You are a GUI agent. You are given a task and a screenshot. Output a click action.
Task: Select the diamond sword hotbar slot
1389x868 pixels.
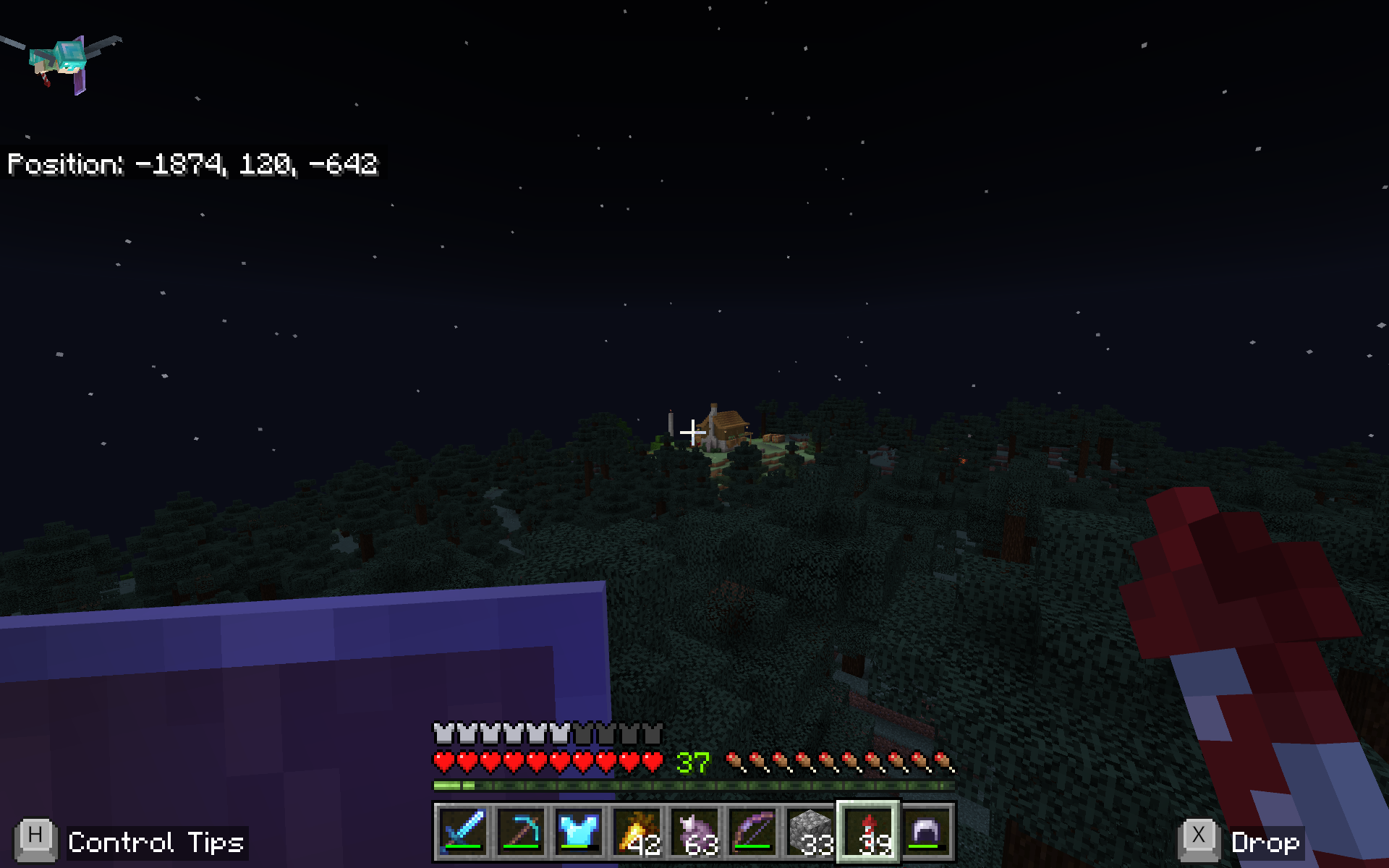point(463,832)
